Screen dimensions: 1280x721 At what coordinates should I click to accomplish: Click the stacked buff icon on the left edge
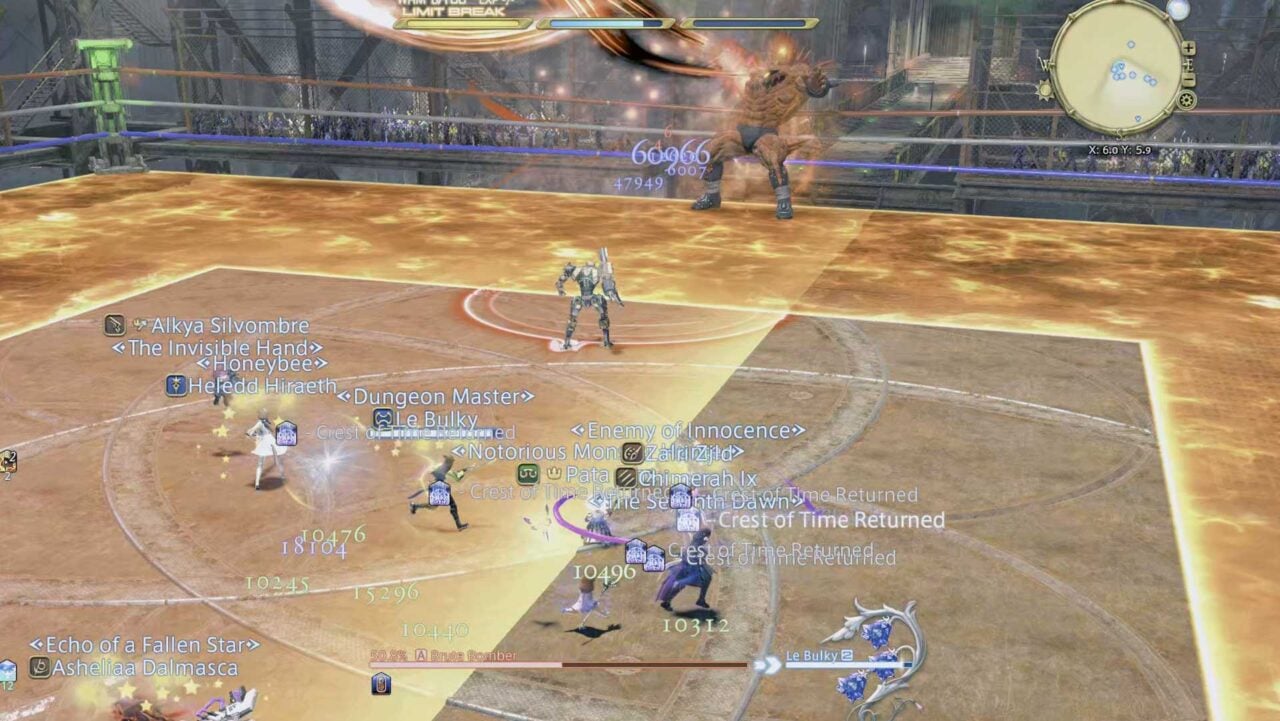(6, 460)
